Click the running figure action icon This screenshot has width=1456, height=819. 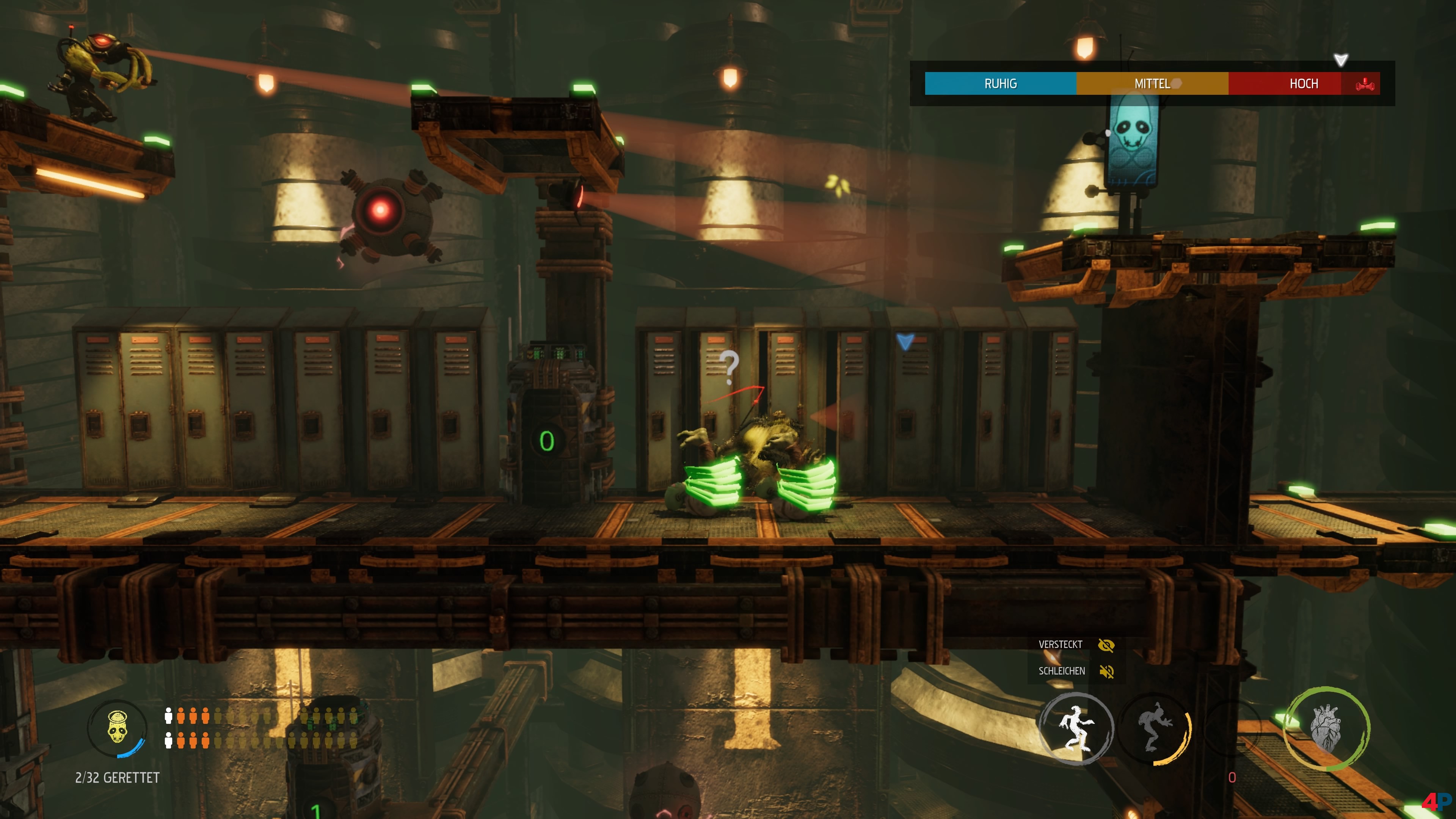(x=1076, y=728)
